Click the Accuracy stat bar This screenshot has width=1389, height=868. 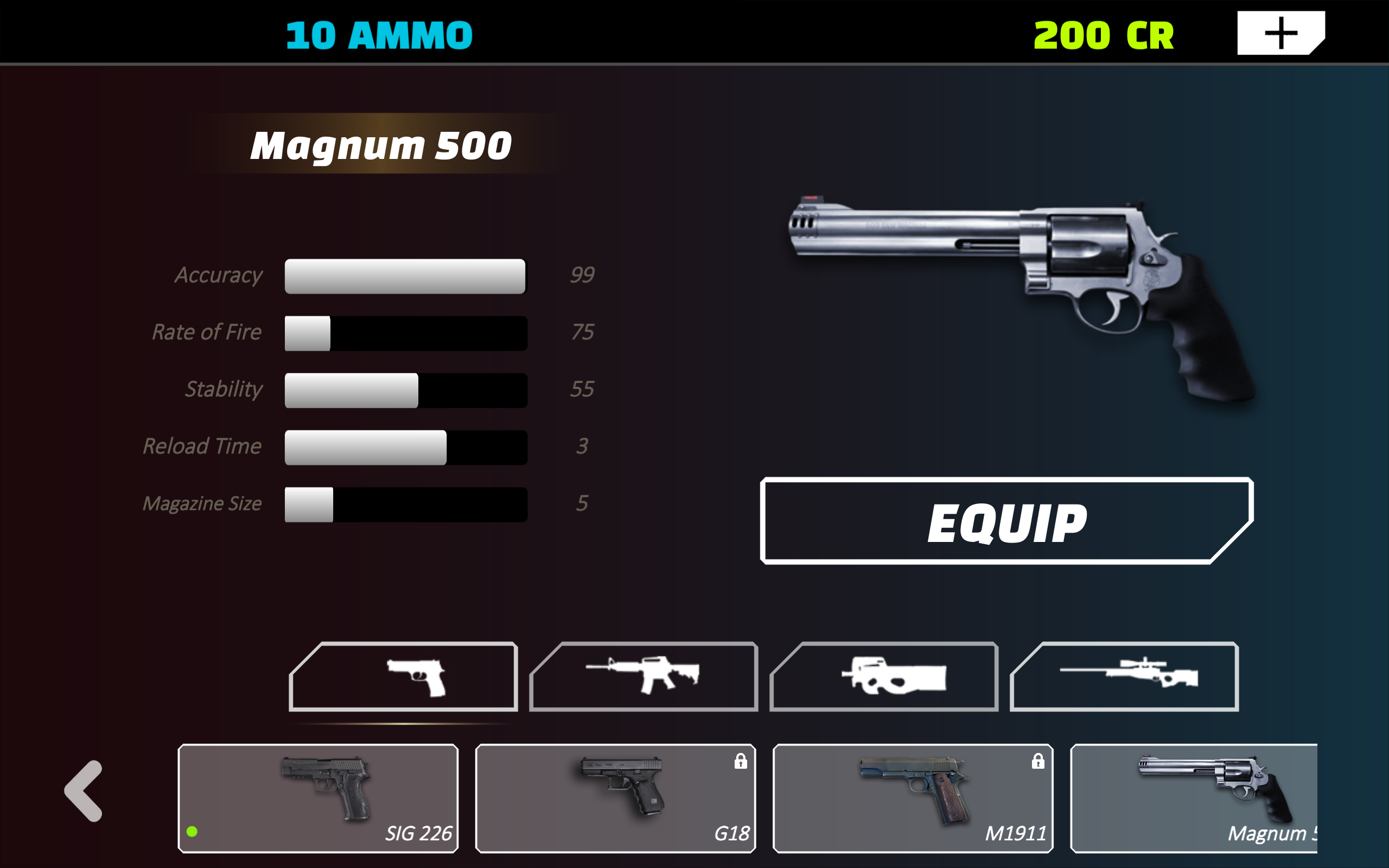coord(405,276)
